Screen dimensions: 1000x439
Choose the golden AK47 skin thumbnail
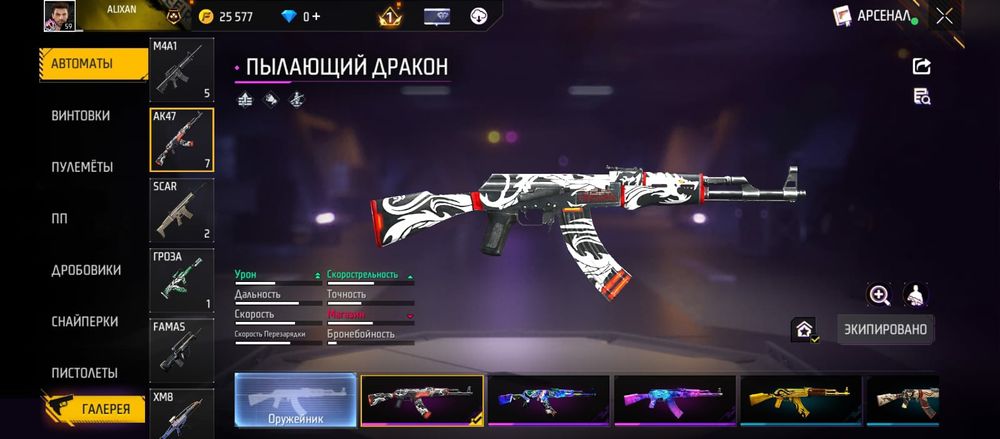pos(800,401)
